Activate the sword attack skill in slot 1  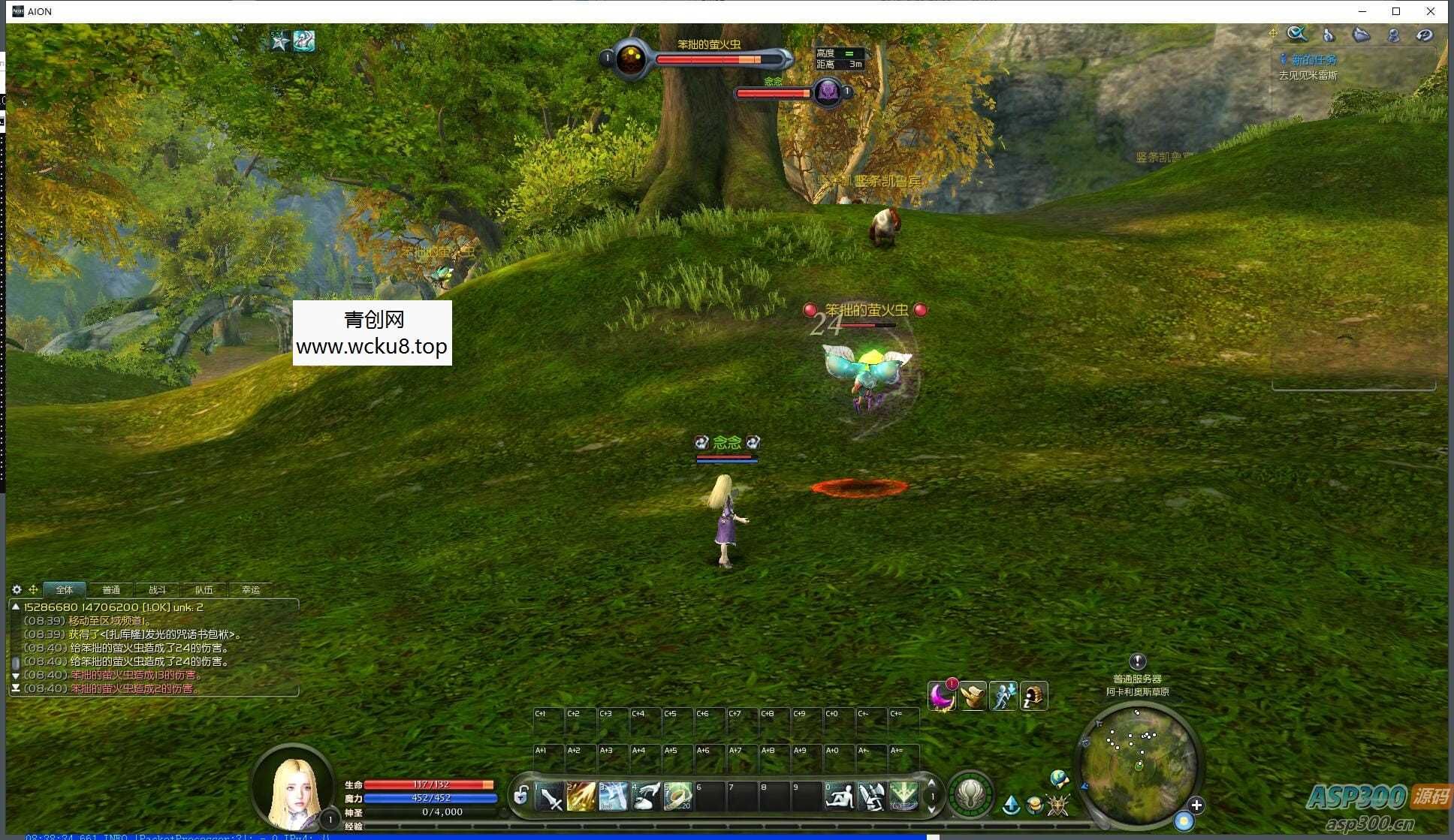click(x=551, y=796)
